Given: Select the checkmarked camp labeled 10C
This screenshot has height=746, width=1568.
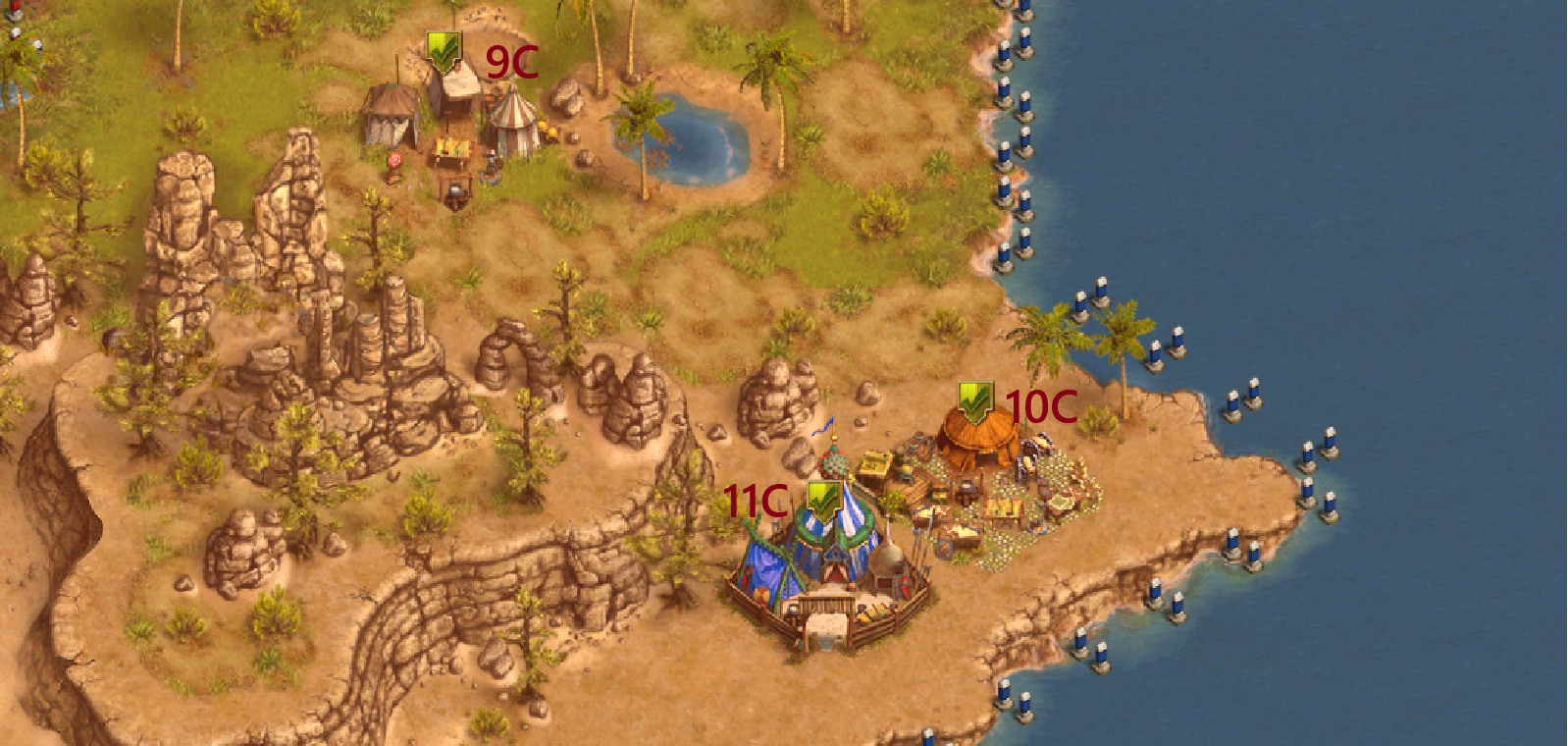Looking at the screenshot, I should 974,402.
